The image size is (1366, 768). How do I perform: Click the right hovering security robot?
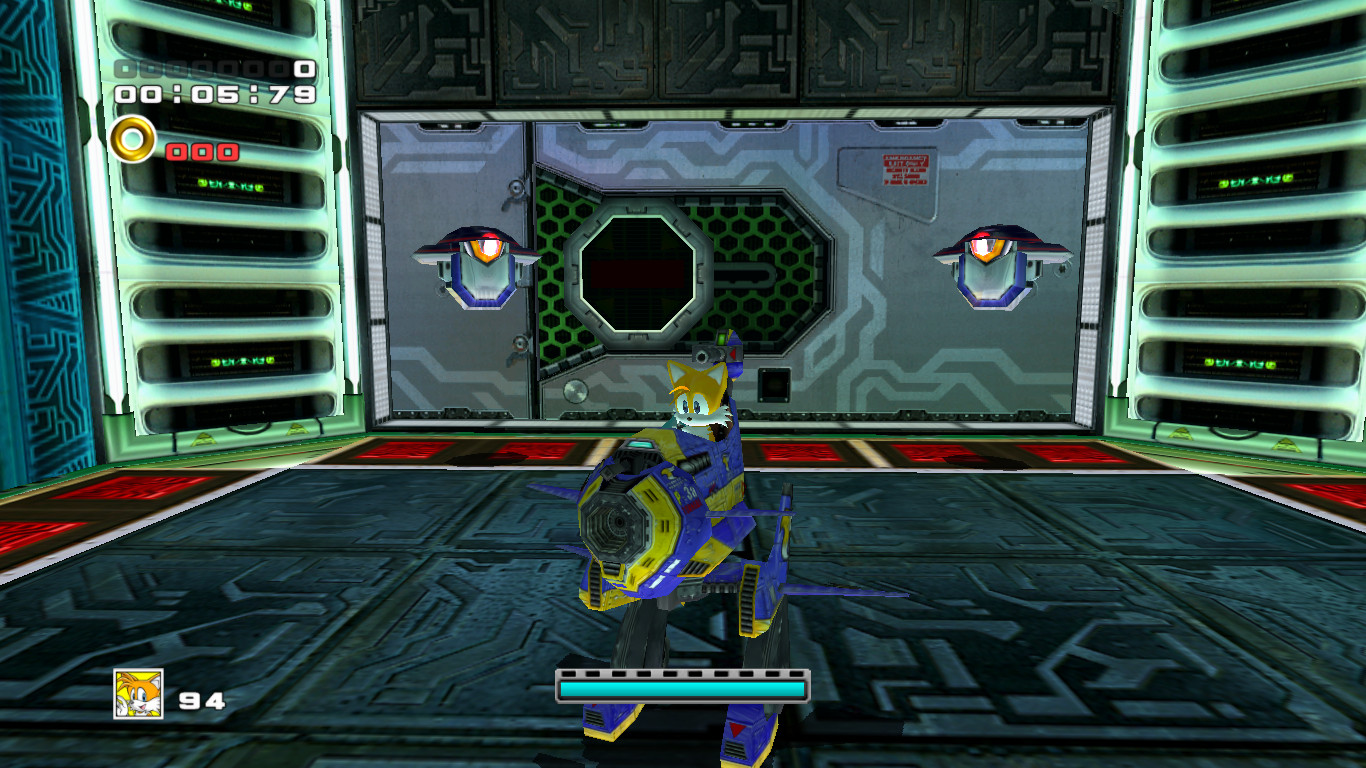[x=991, y=264]
